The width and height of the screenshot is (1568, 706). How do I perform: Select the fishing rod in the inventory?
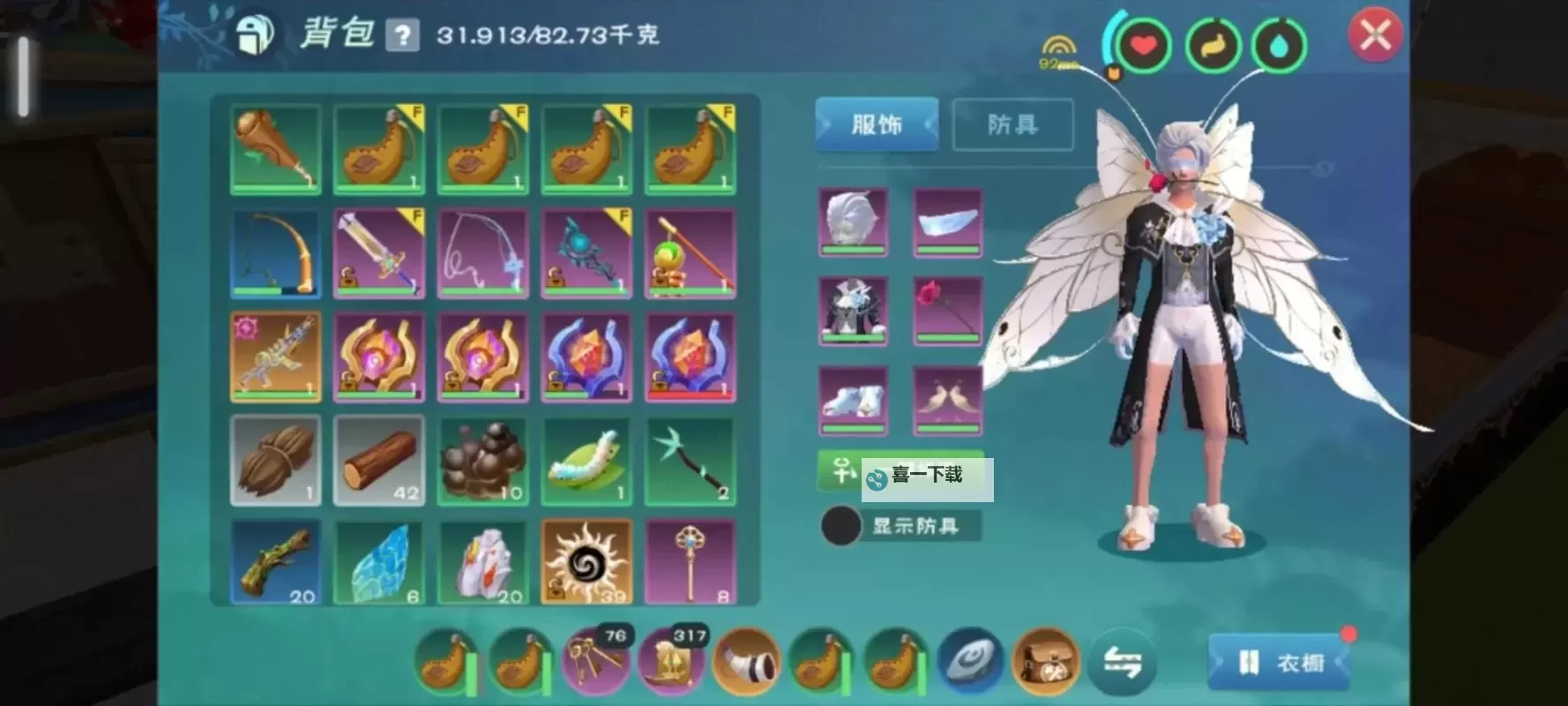click(x=275, y=252)
